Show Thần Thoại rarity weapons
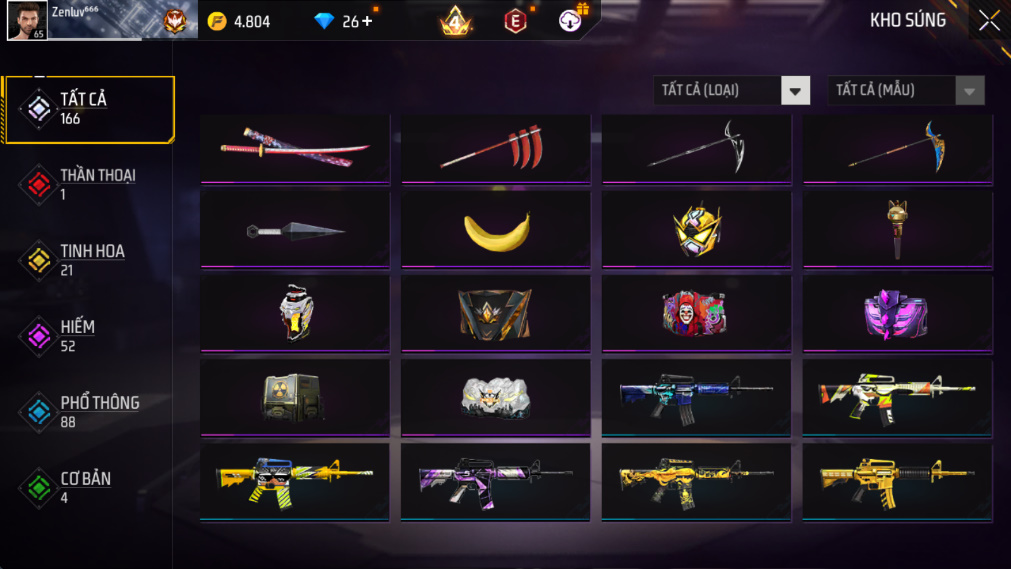 88,184
